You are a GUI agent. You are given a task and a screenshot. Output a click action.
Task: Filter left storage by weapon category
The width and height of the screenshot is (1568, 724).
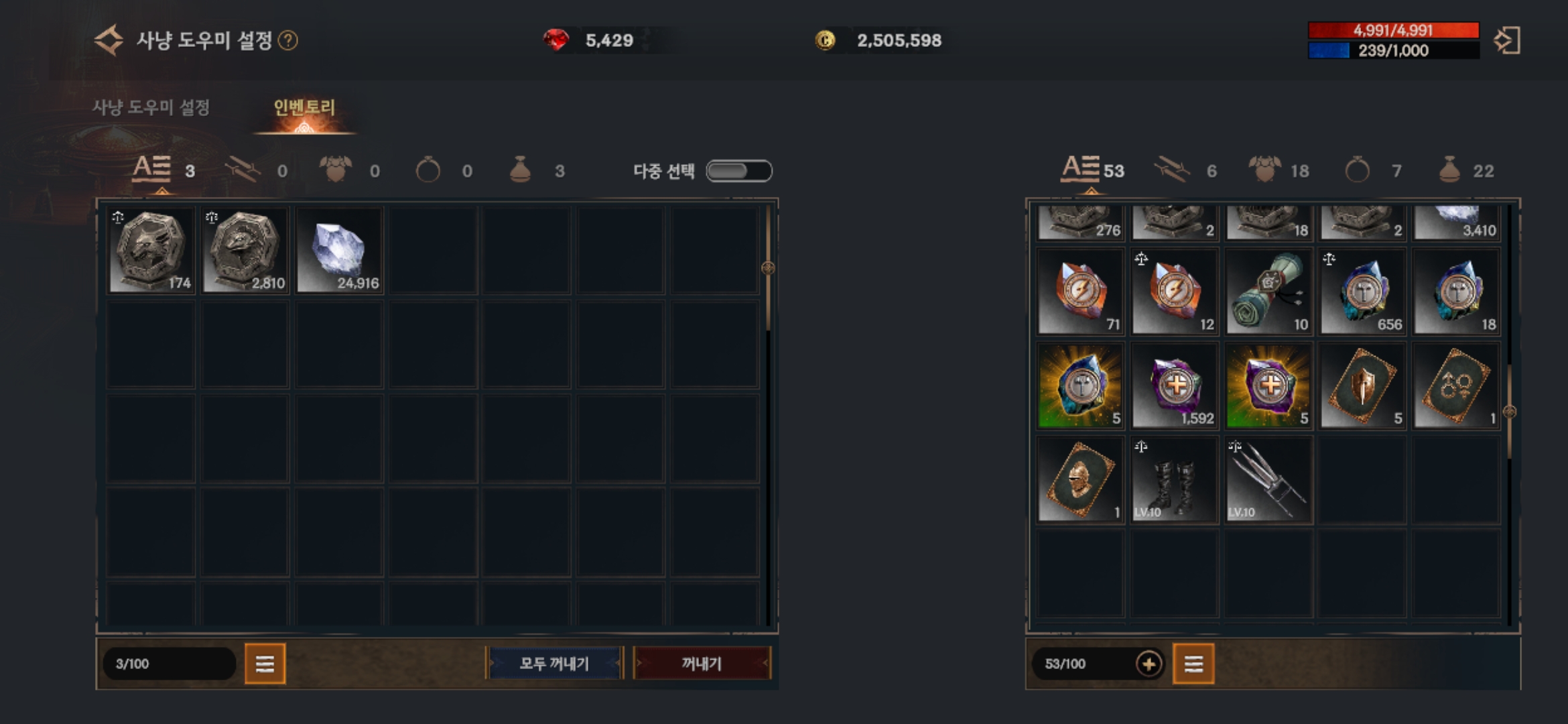click(243, 170)
